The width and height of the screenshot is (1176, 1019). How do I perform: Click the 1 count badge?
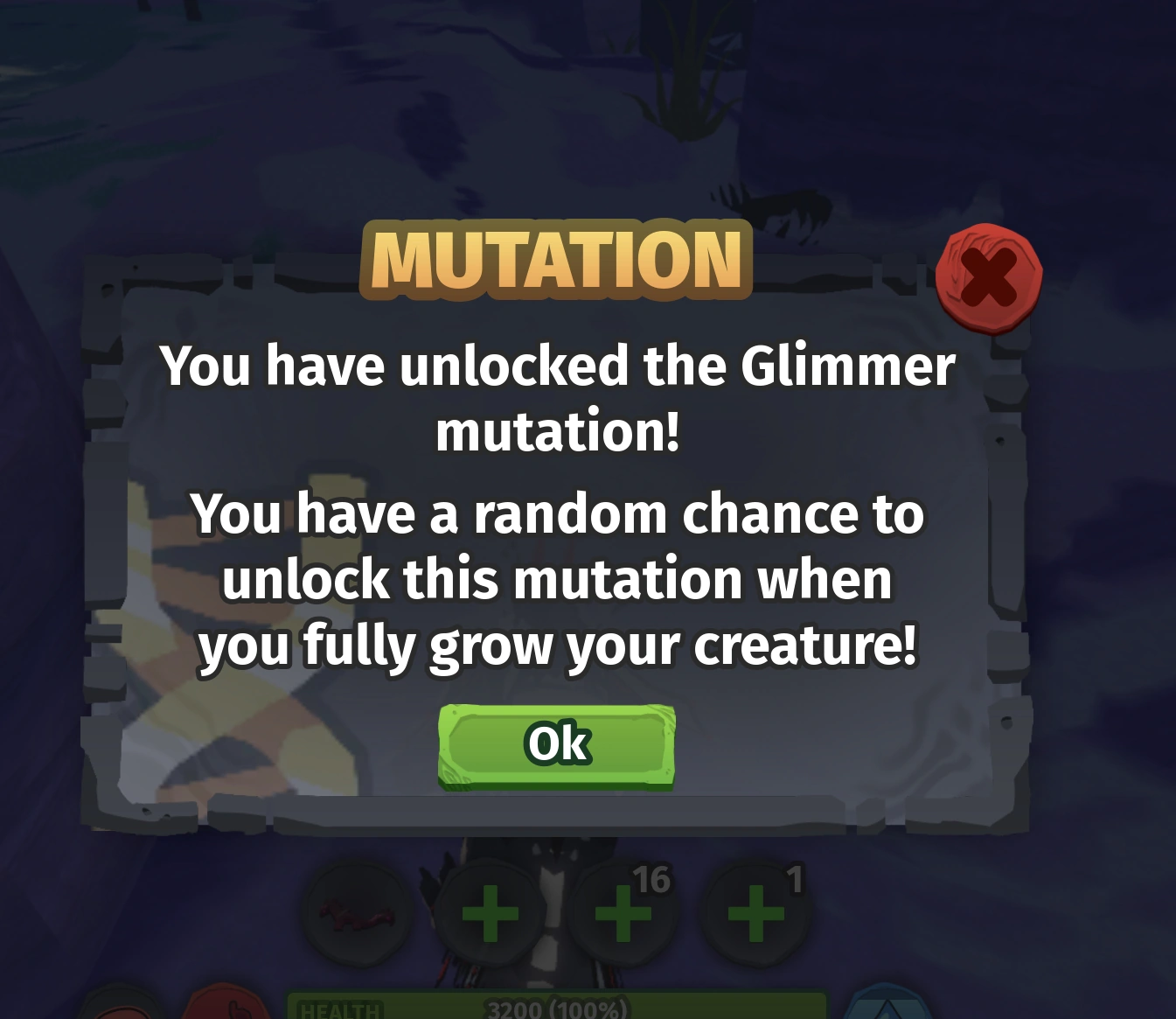[x=794, y=879]
